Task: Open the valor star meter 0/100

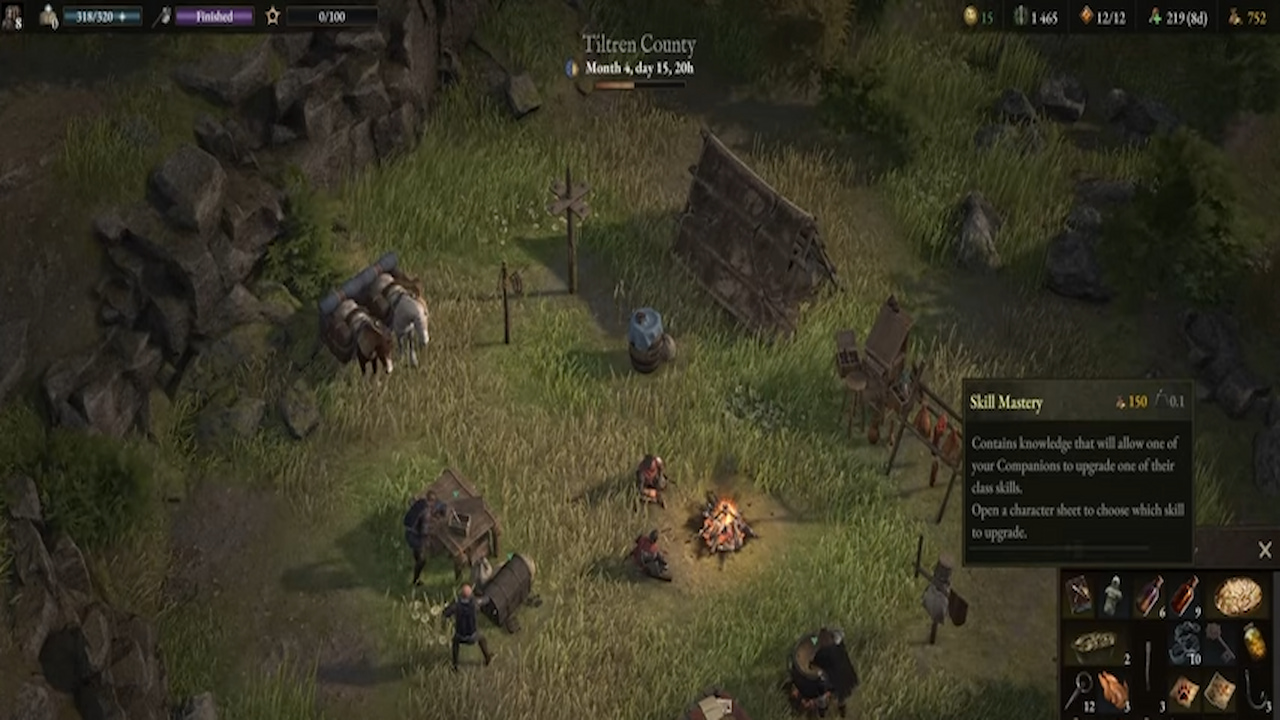Action: coord(330,15)
